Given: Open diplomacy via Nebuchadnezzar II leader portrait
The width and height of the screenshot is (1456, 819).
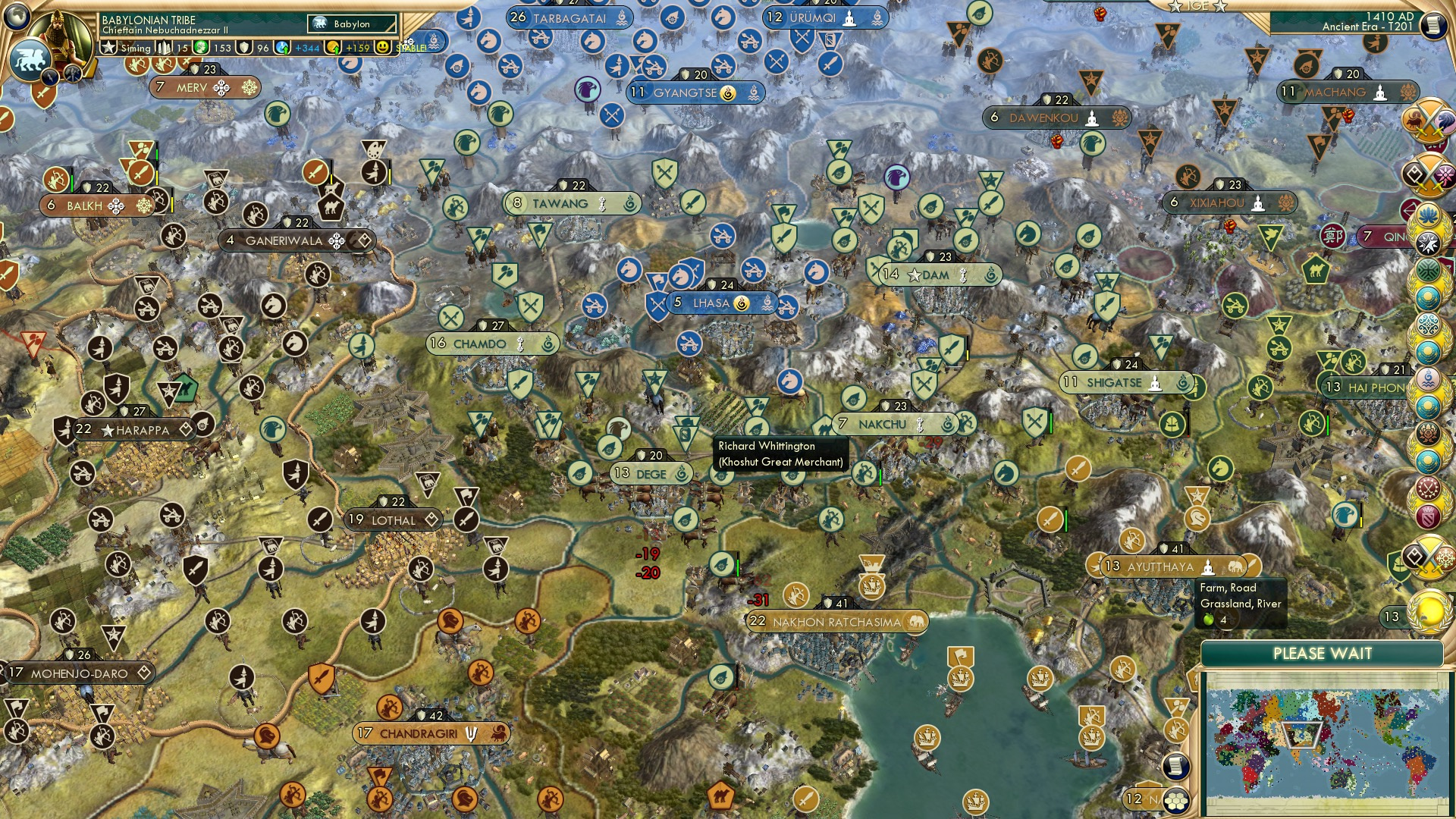Looking at the screenshot, I should (x=59, y=34).
